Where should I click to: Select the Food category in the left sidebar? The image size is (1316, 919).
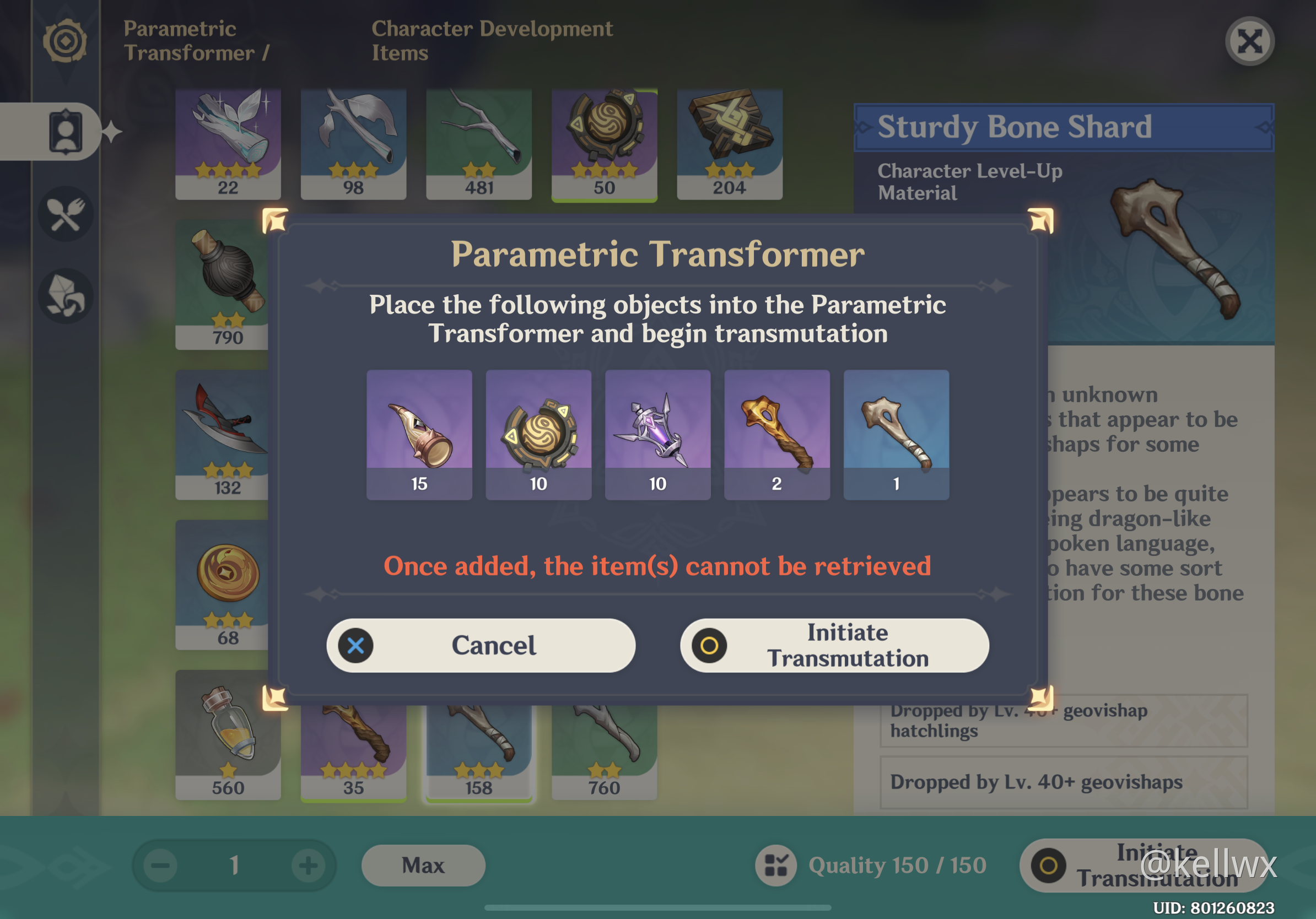(x=66, y=213)
